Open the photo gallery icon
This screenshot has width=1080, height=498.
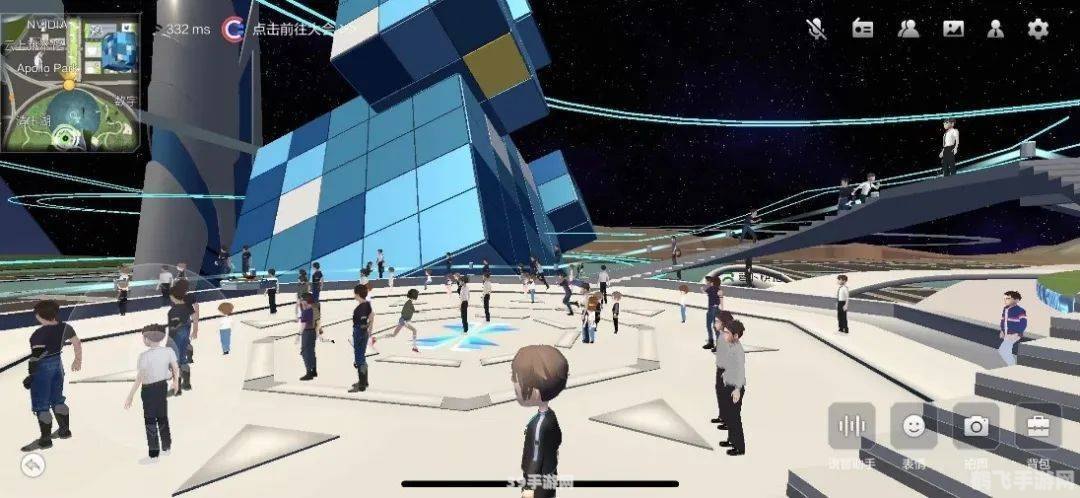pos(953,28)
